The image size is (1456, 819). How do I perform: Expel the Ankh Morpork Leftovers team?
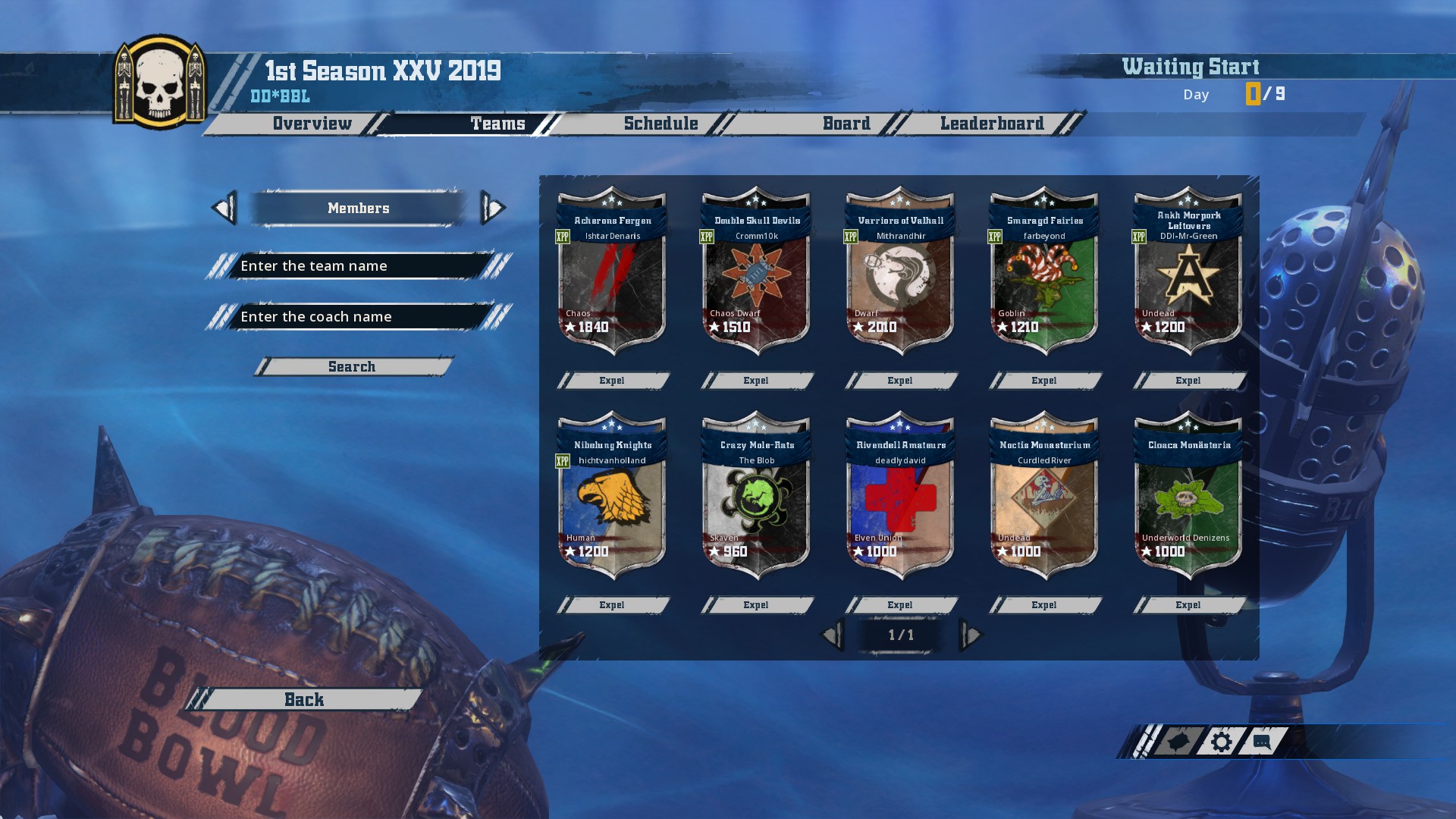click(x=1188, y=381)
